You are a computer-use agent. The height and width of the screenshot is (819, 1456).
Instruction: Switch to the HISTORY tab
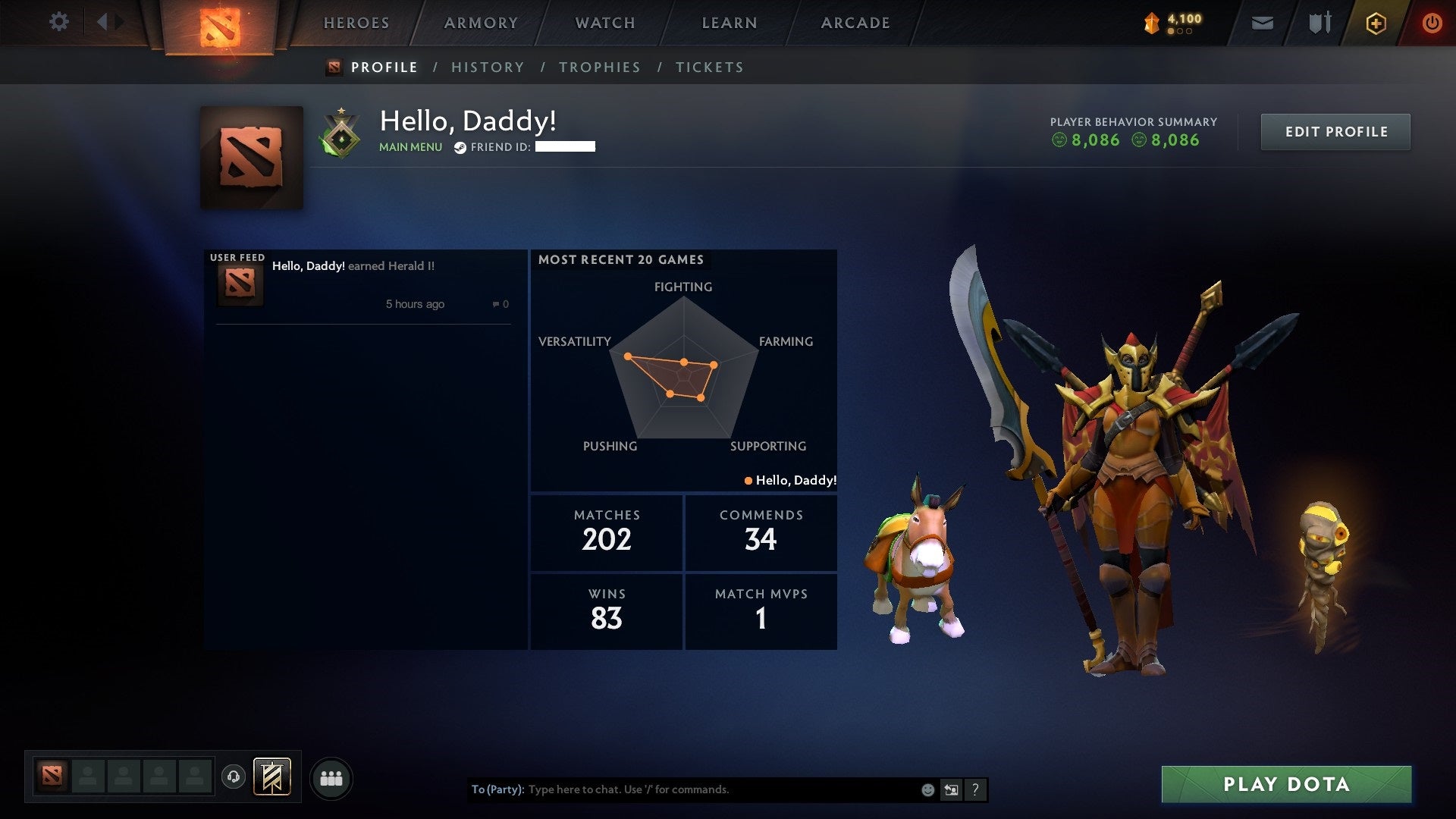pyautogui.click(x=488, y=67)
